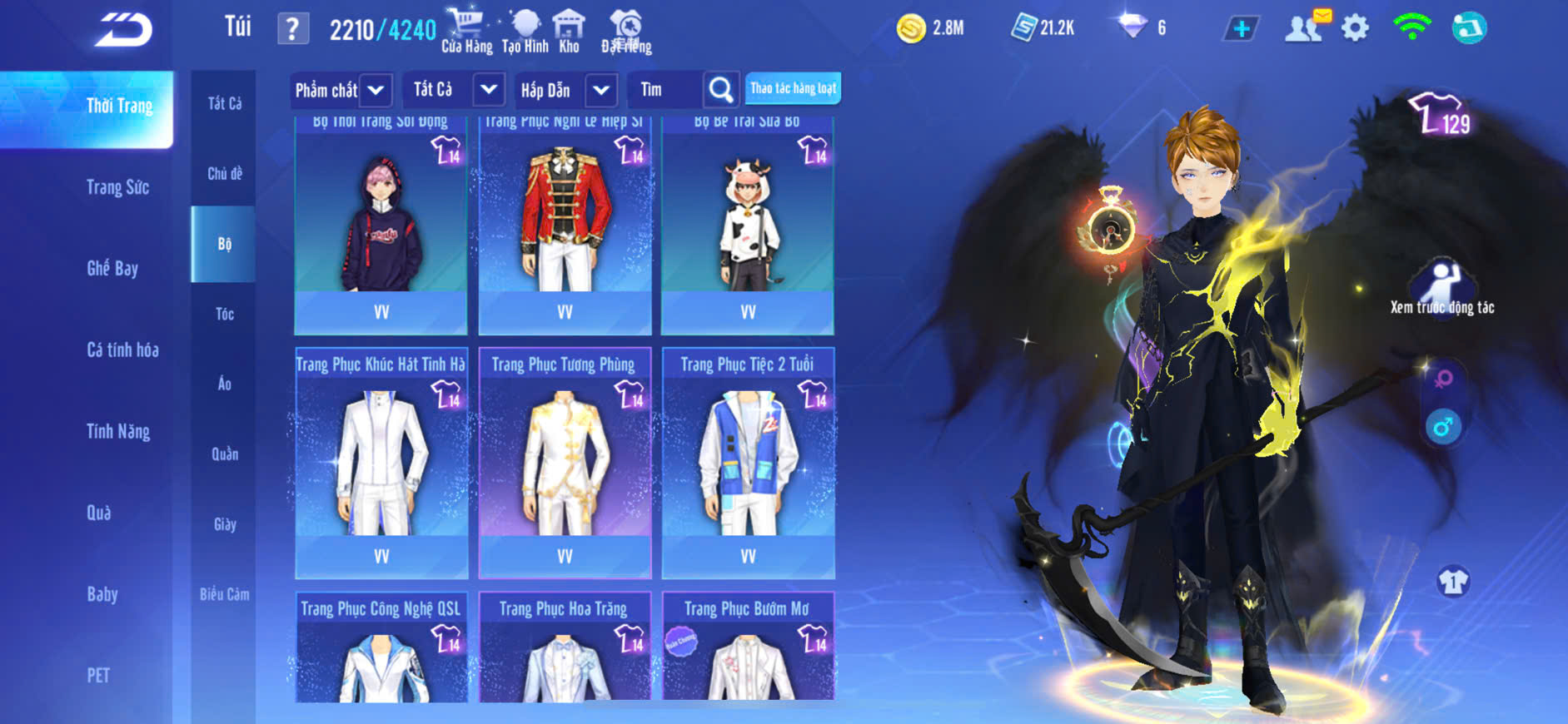Activate Thao tác hàng loạt button
This screenshot has height=724, width=1568.
793,88
